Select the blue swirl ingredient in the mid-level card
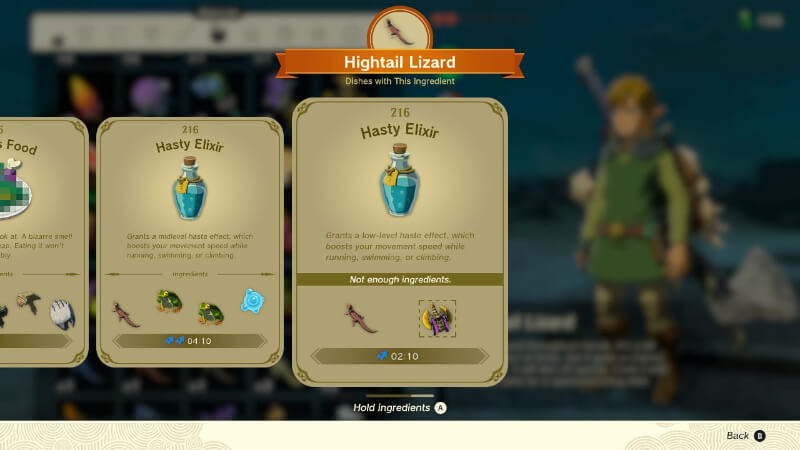 (252, 301)
